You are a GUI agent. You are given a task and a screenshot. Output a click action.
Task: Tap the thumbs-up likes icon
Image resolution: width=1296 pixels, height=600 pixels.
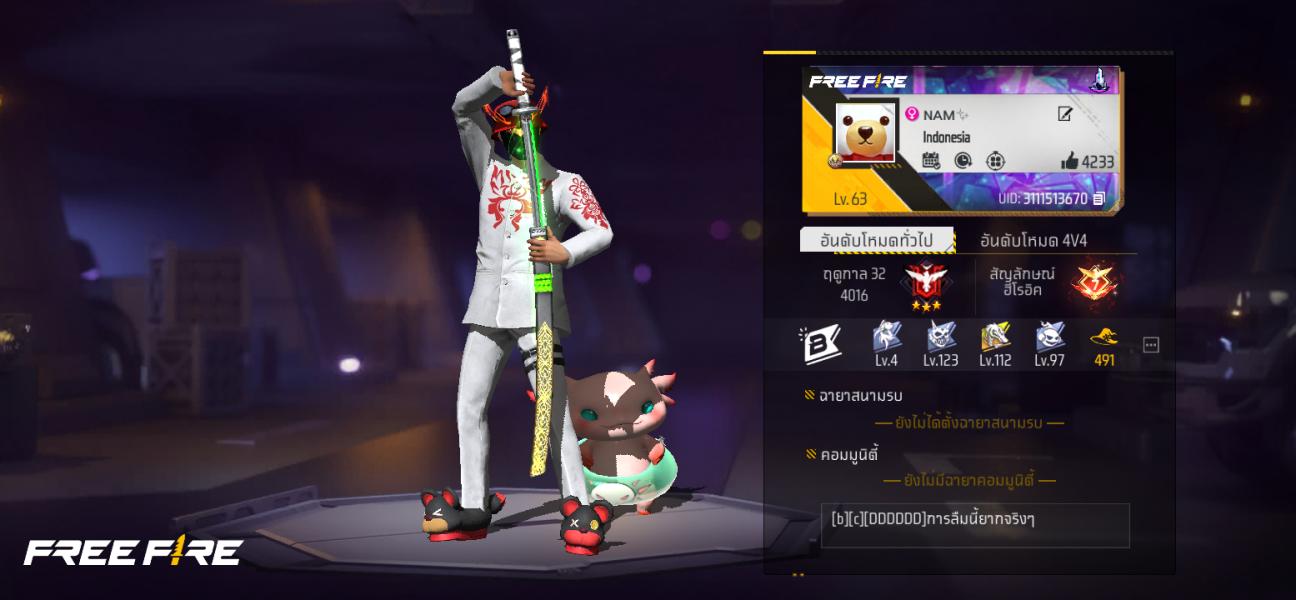(x=1069, y=162)
